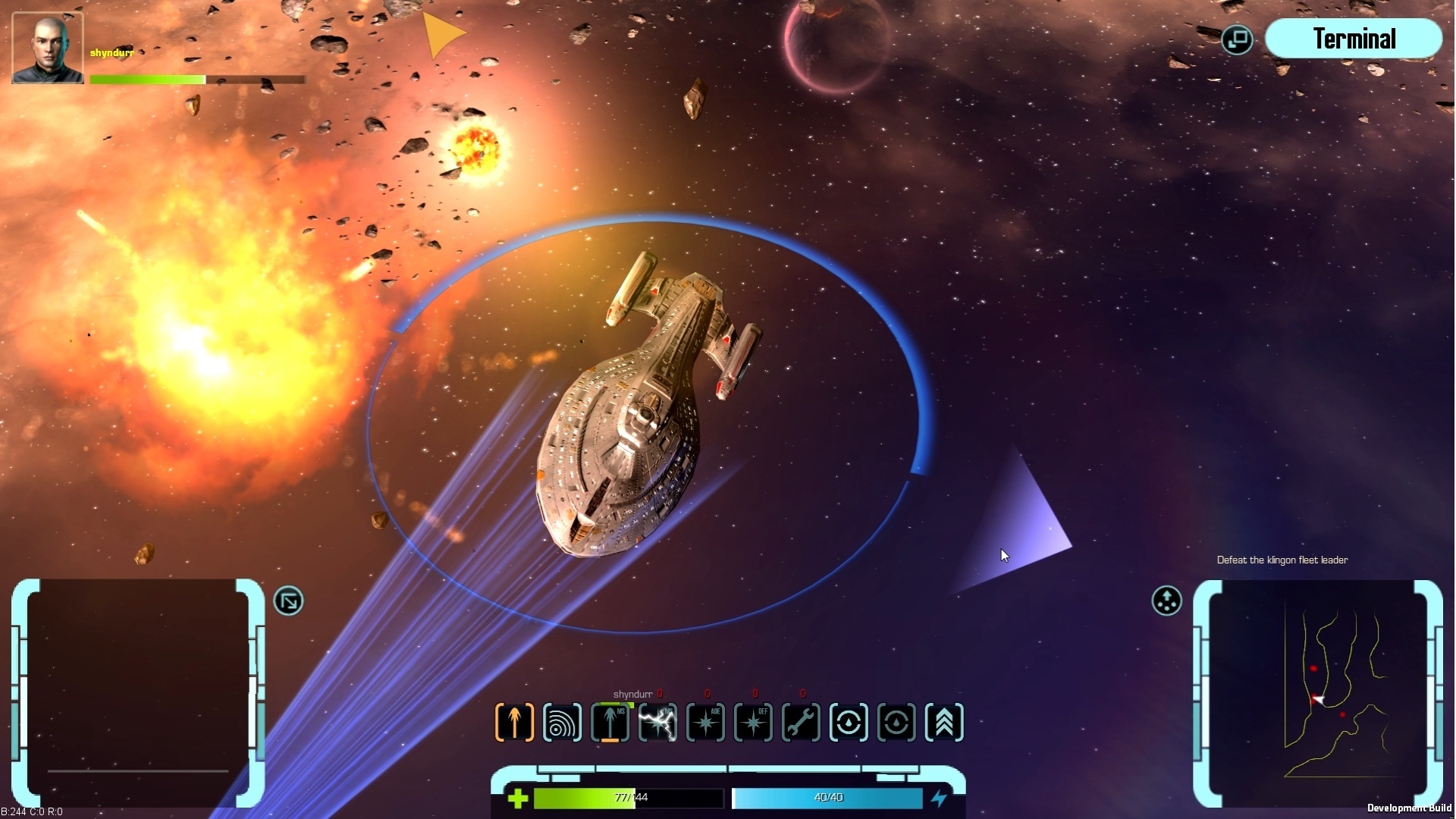Screen dimensions: 1456x819
Task: Click the first shield regeneration icon
Action: [x=849, y=722]
